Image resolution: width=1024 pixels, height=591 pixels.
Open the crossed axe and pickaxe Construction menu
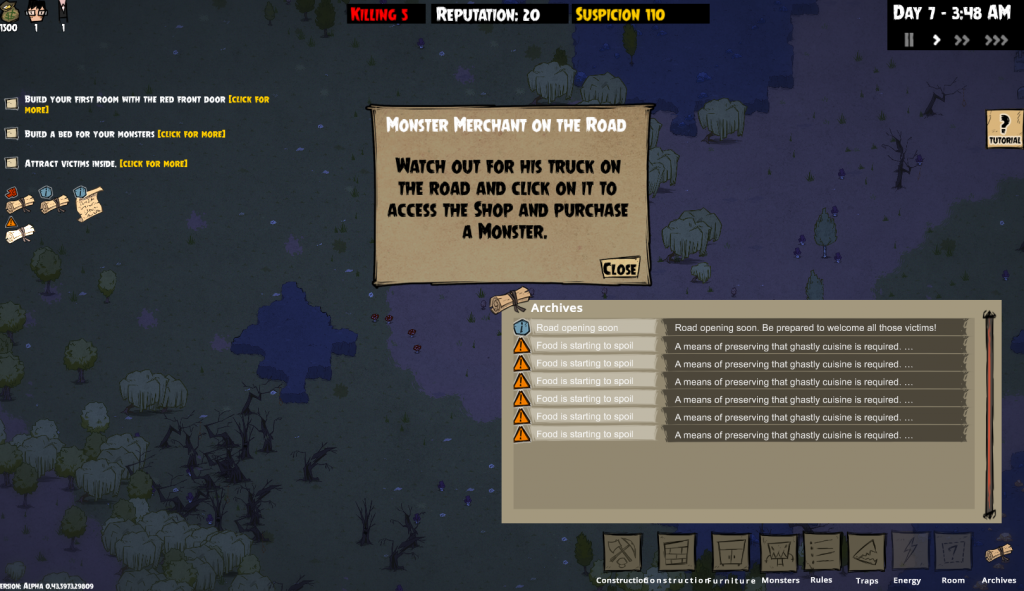pyautogui.click(x=622, y=553)
